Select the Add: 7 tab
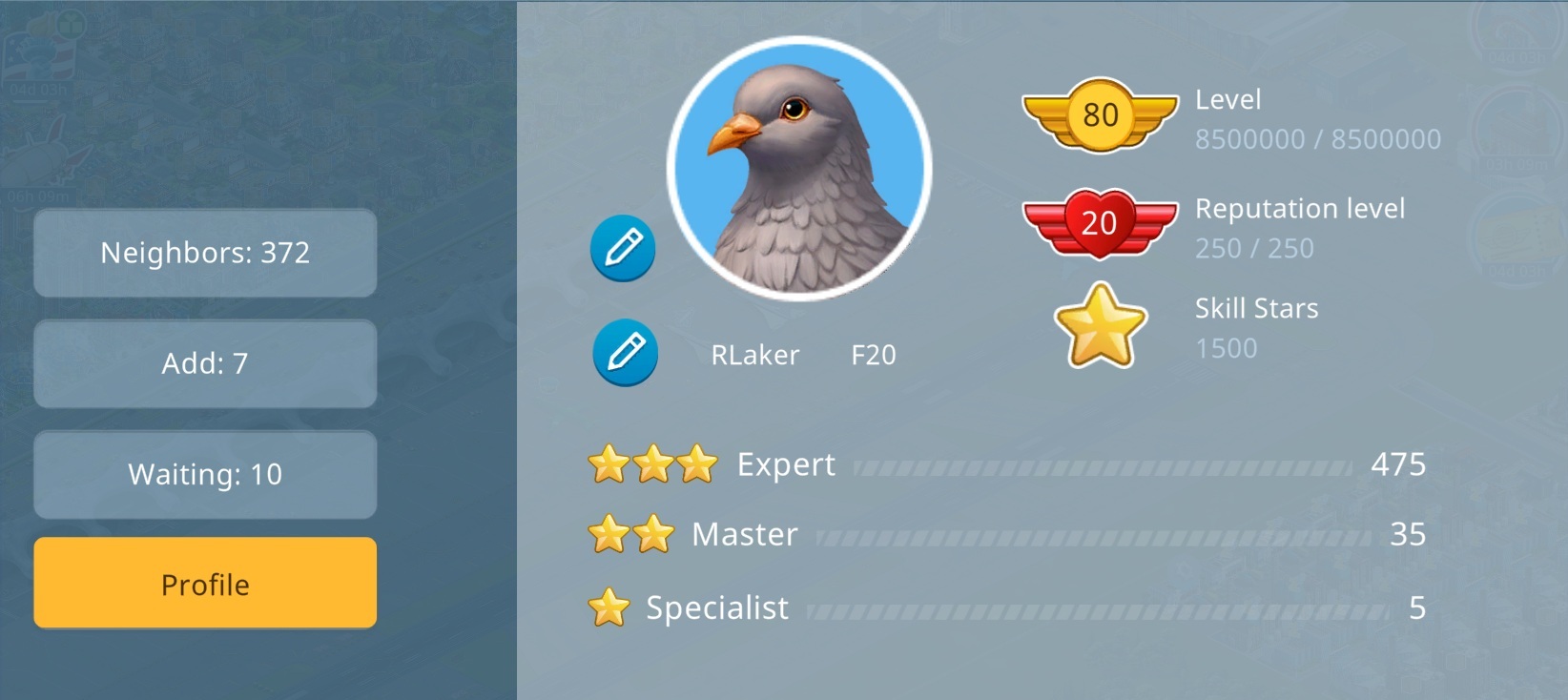 point(205,363)
